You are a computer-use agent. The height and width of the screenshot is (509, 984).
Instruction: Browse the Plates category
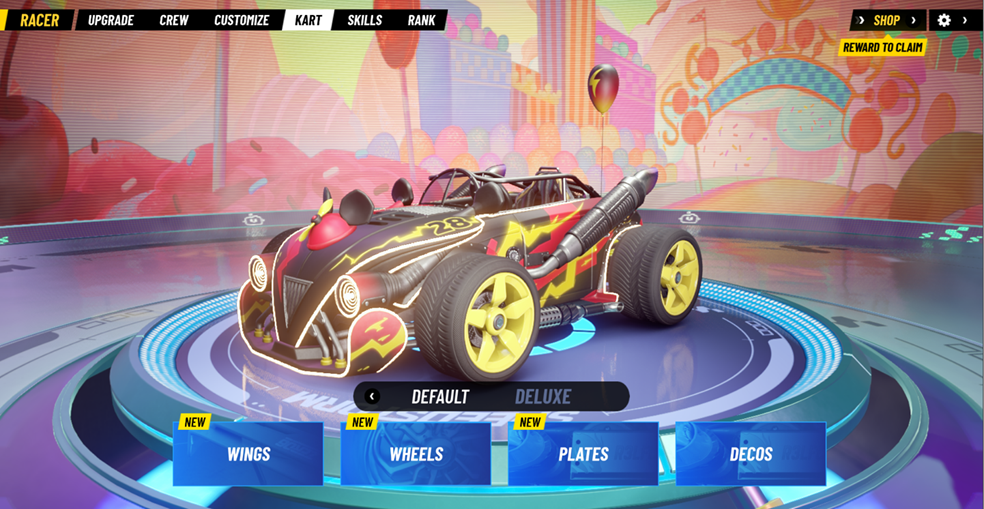tap(583, 454)
